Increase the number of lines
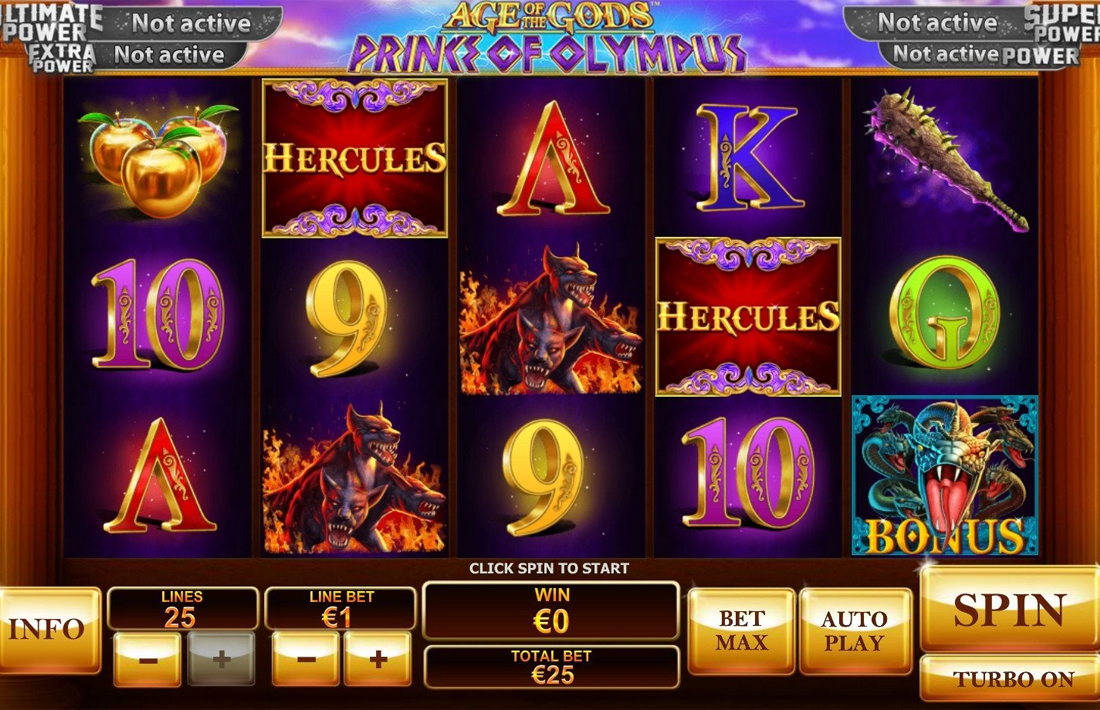 pyautogui.click(x=222, y=659)
